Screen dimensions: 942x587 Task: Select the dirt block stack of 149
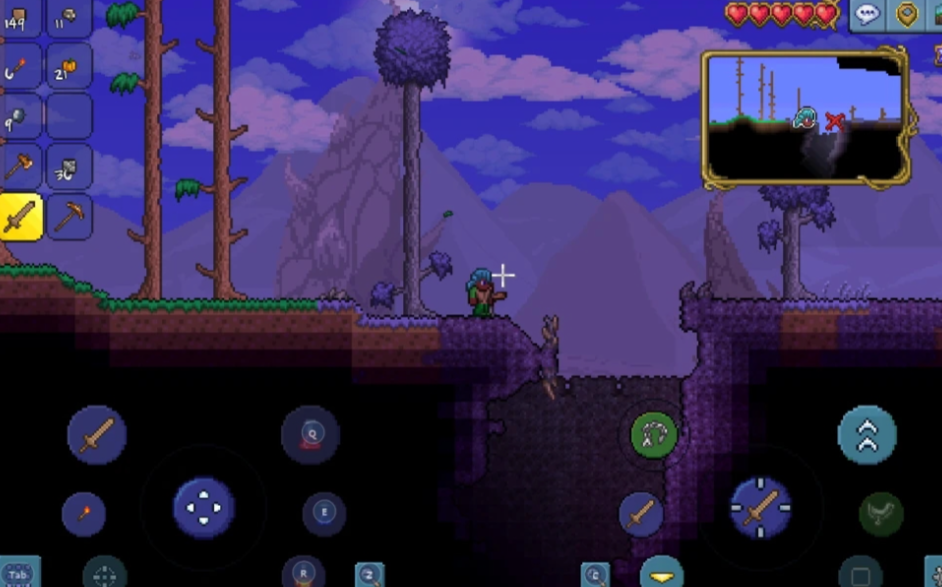click(x=20, y=17)
